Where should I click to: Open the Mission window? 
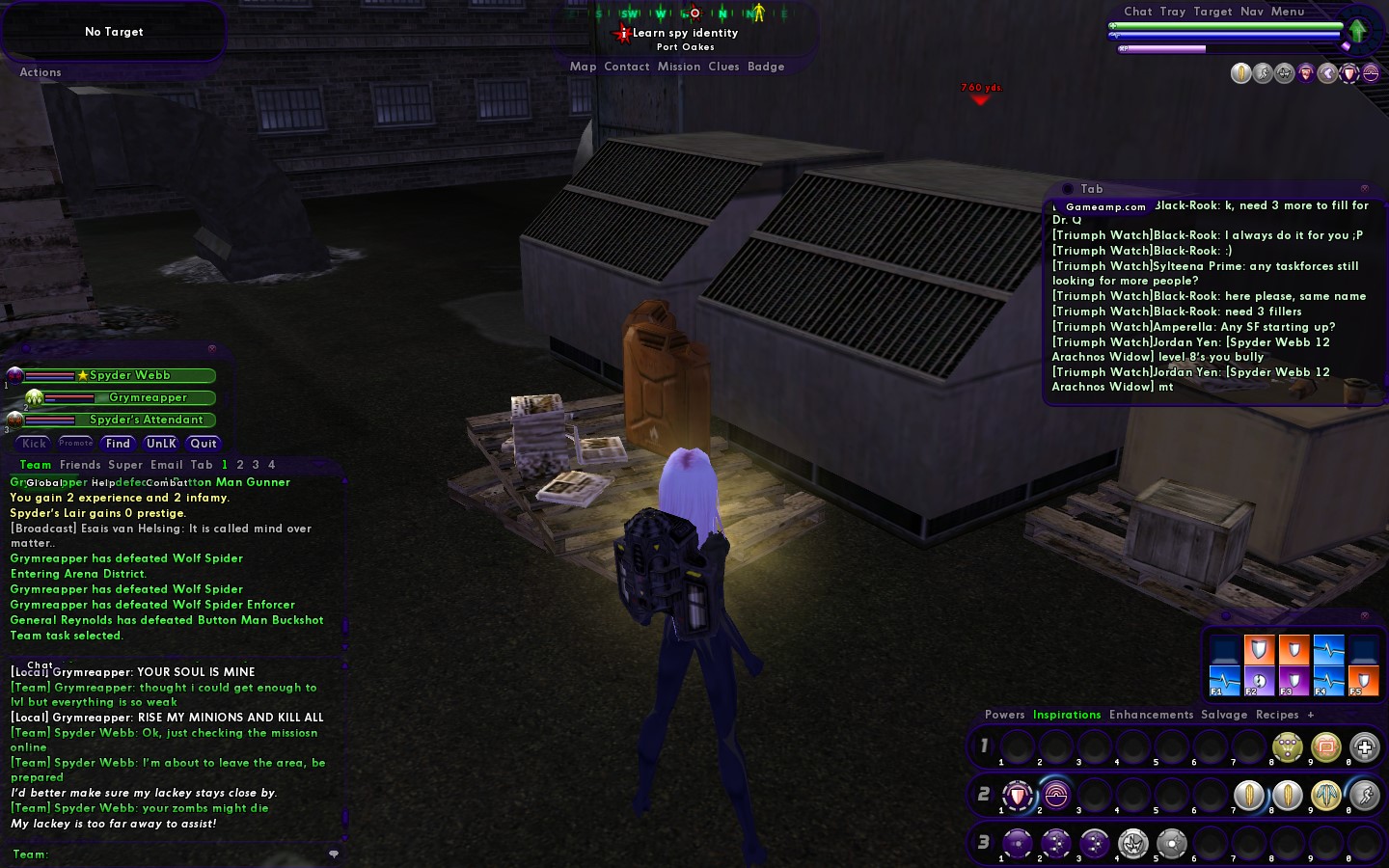[x=679, y=67]
